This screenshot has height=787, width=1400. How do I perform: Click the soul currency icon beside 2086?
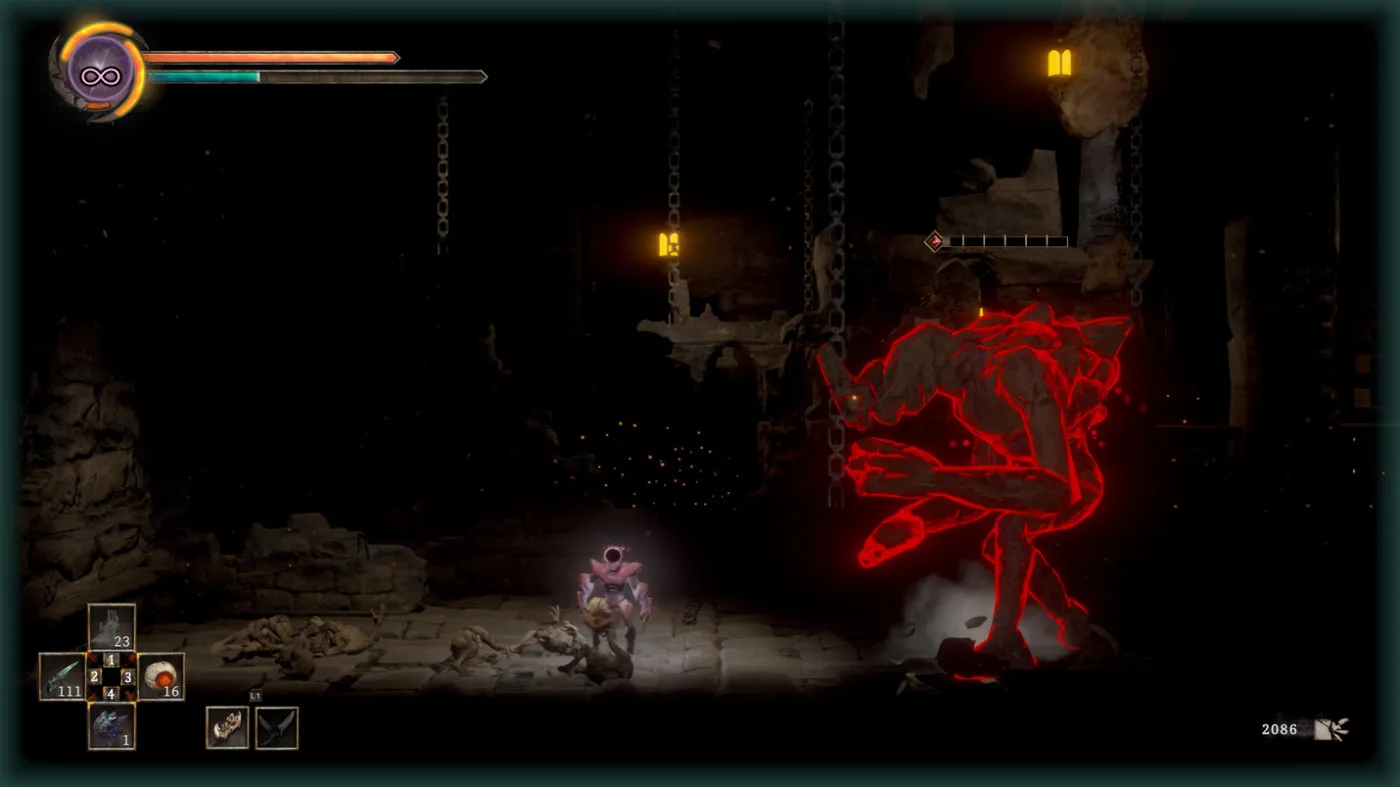coord(1330,729)
